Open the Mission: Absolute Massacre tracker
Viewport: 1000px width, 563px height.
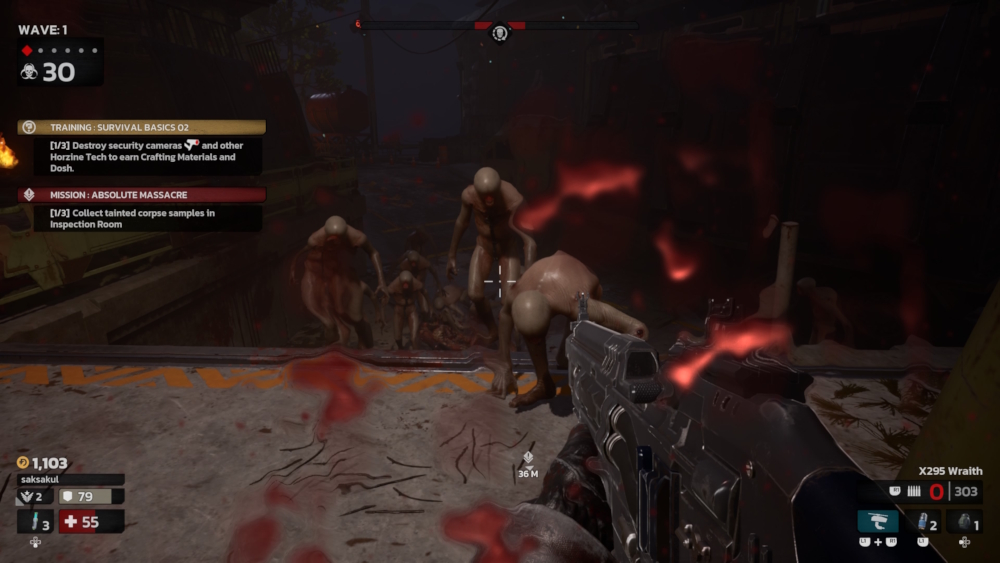142,195
